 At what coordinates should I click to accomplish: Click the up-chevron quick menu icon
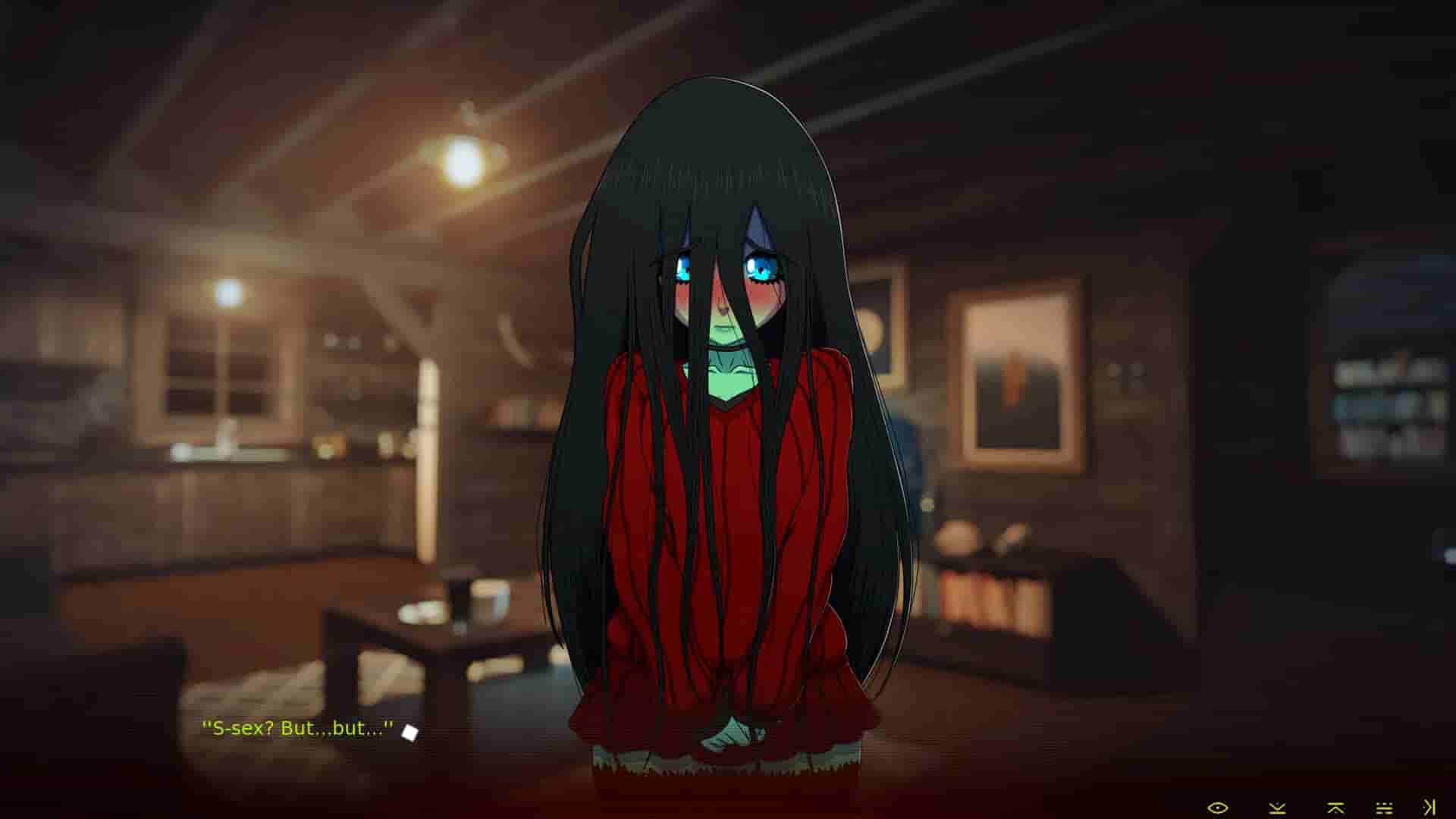click(x=1335, y=808)
